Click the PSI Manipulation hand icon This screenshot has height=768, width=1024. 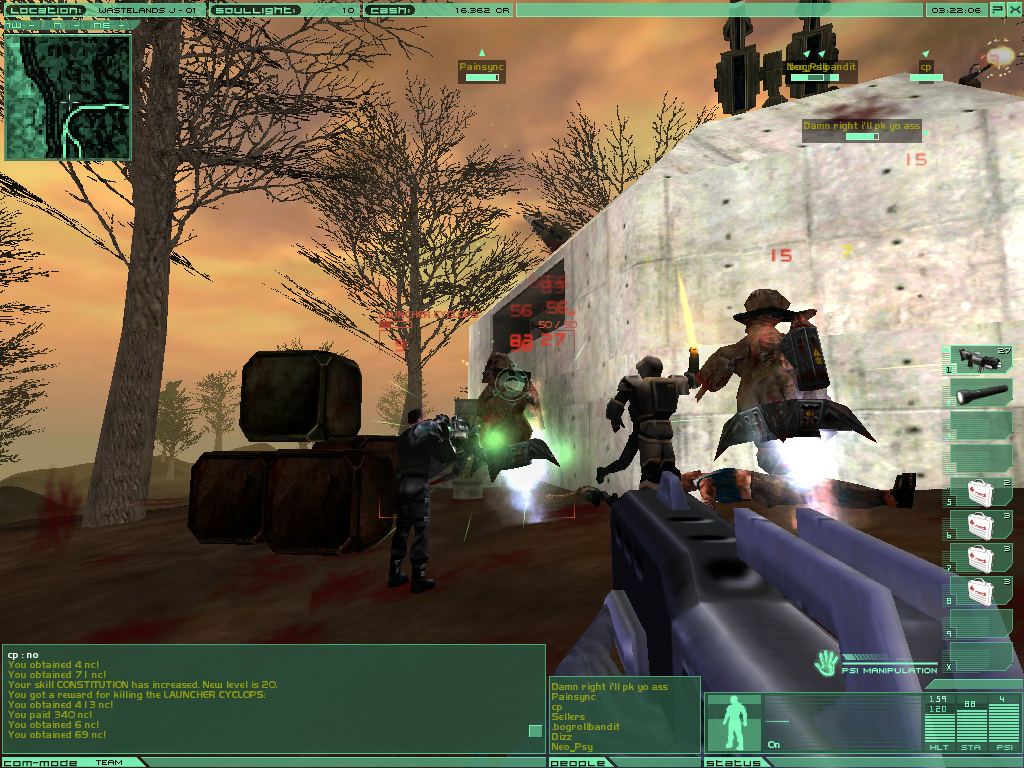coord(827,662)
